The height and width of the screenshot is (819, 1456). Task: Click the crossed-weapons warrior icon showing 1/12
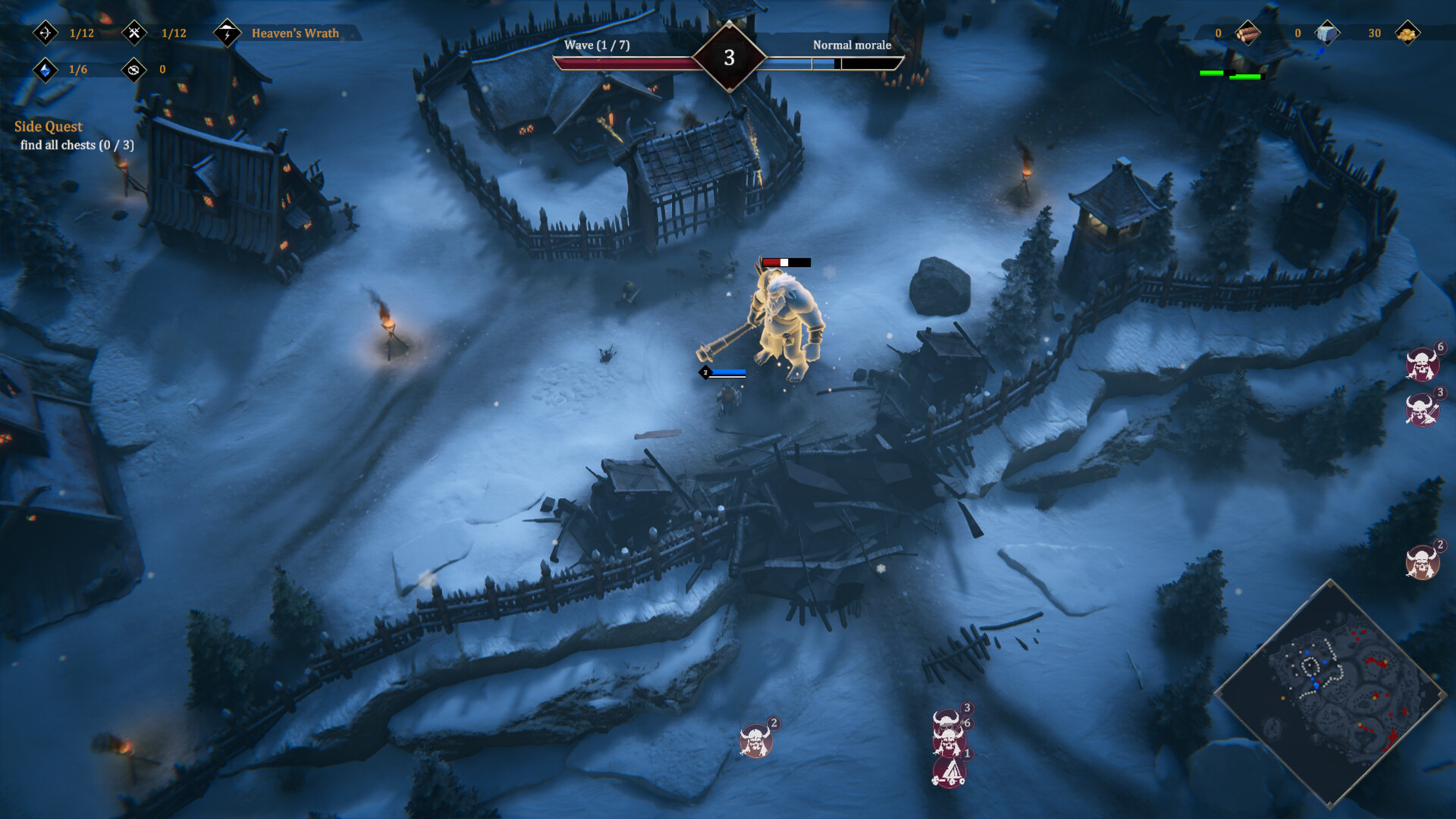(135, 32)
